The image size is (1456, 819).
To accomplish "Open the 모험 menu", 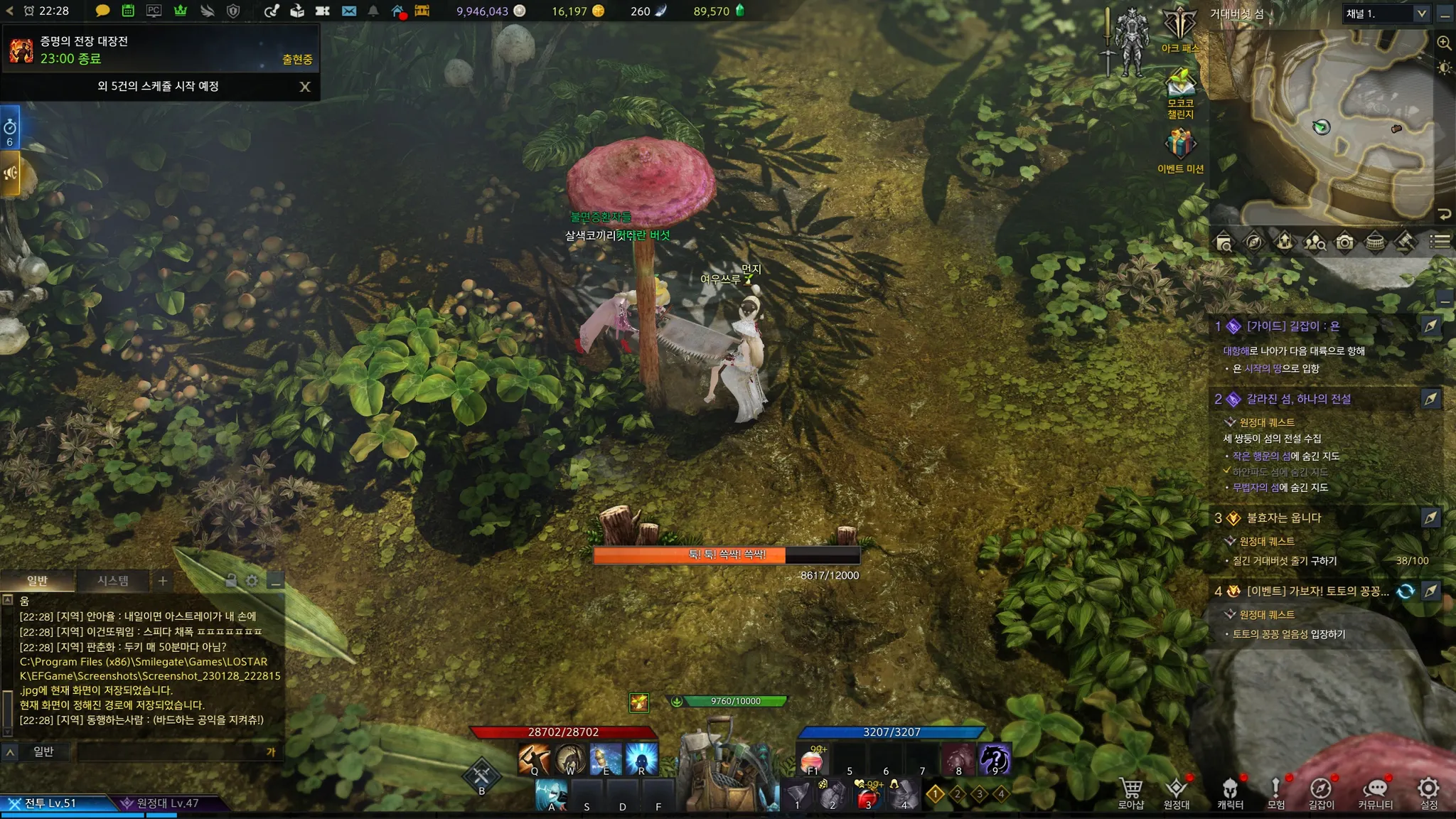I will (x=1276, y=793).
